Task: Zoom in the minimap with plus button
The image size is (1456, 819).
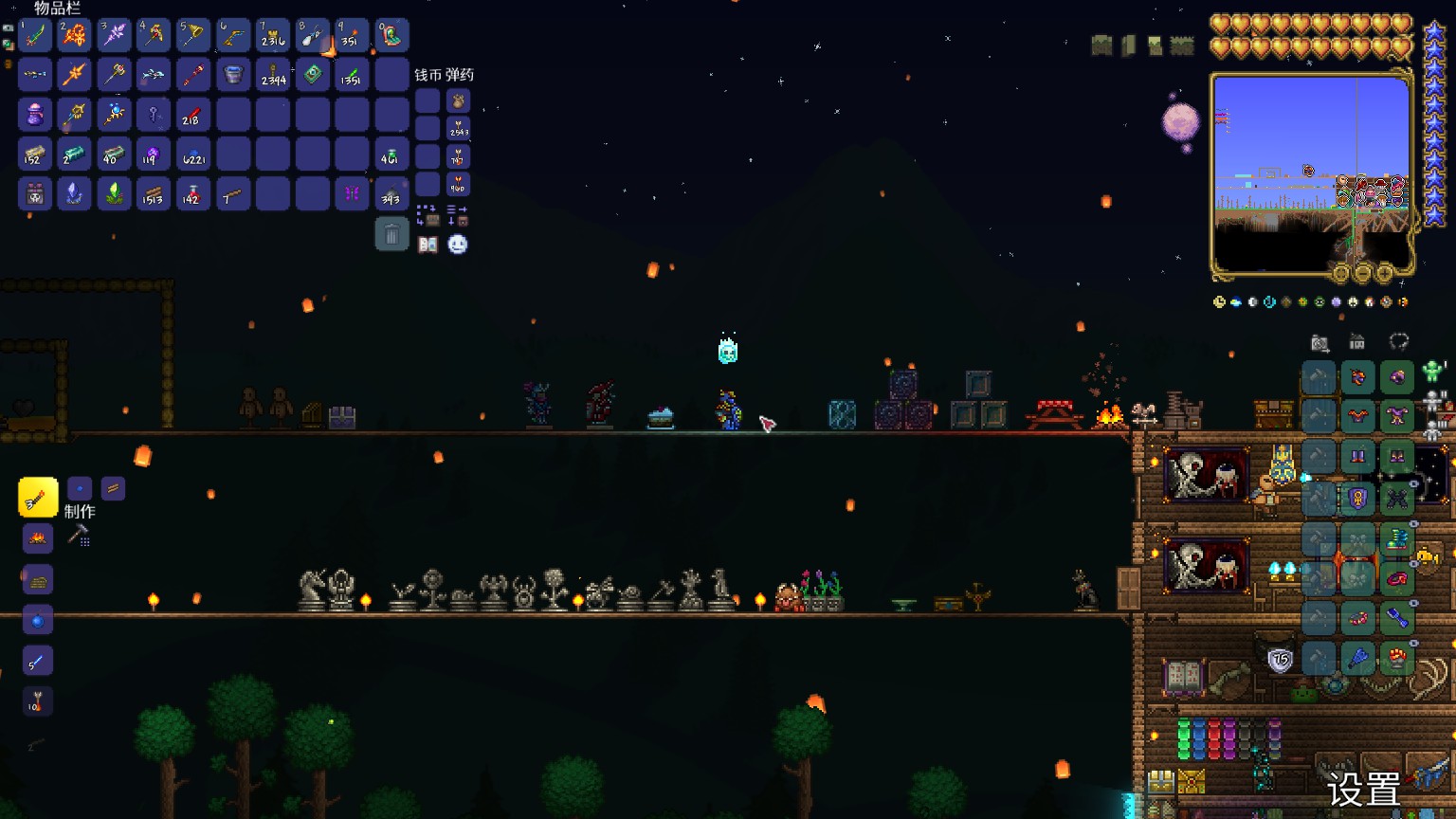Action: [1384, 274]
